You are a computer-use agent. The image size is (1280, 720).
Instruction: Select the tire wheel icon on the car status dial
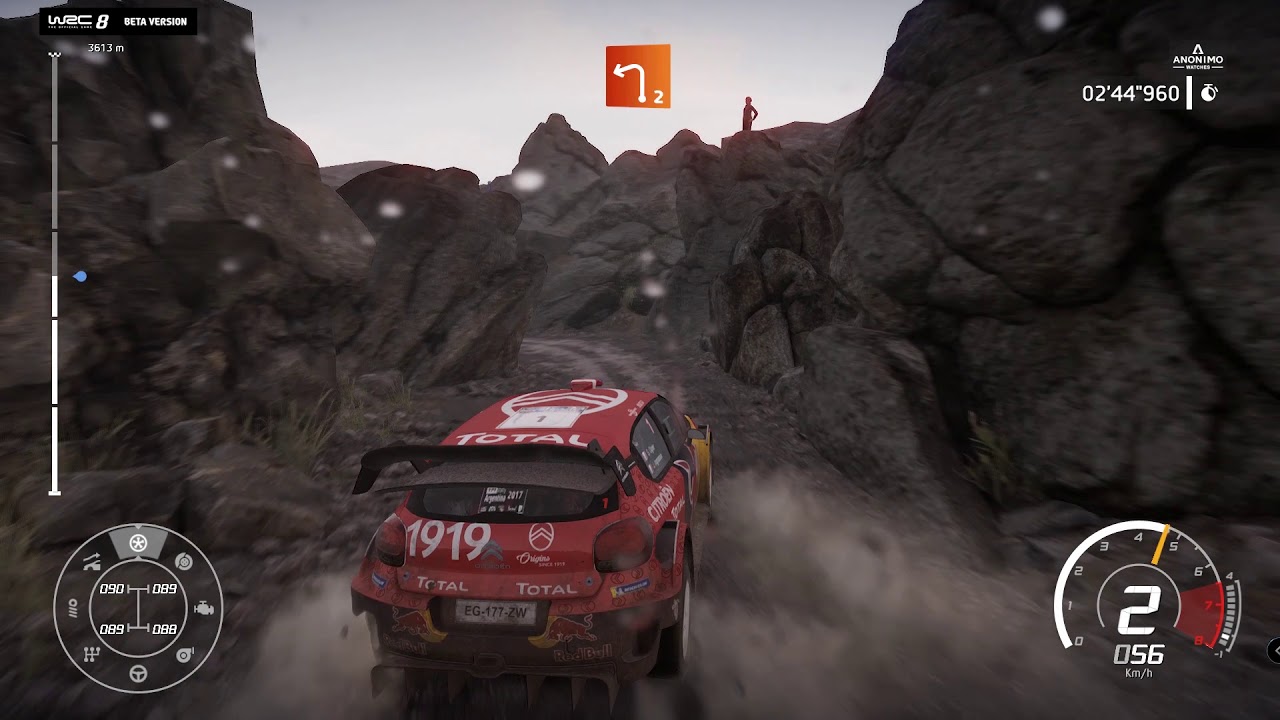point(138,543)
